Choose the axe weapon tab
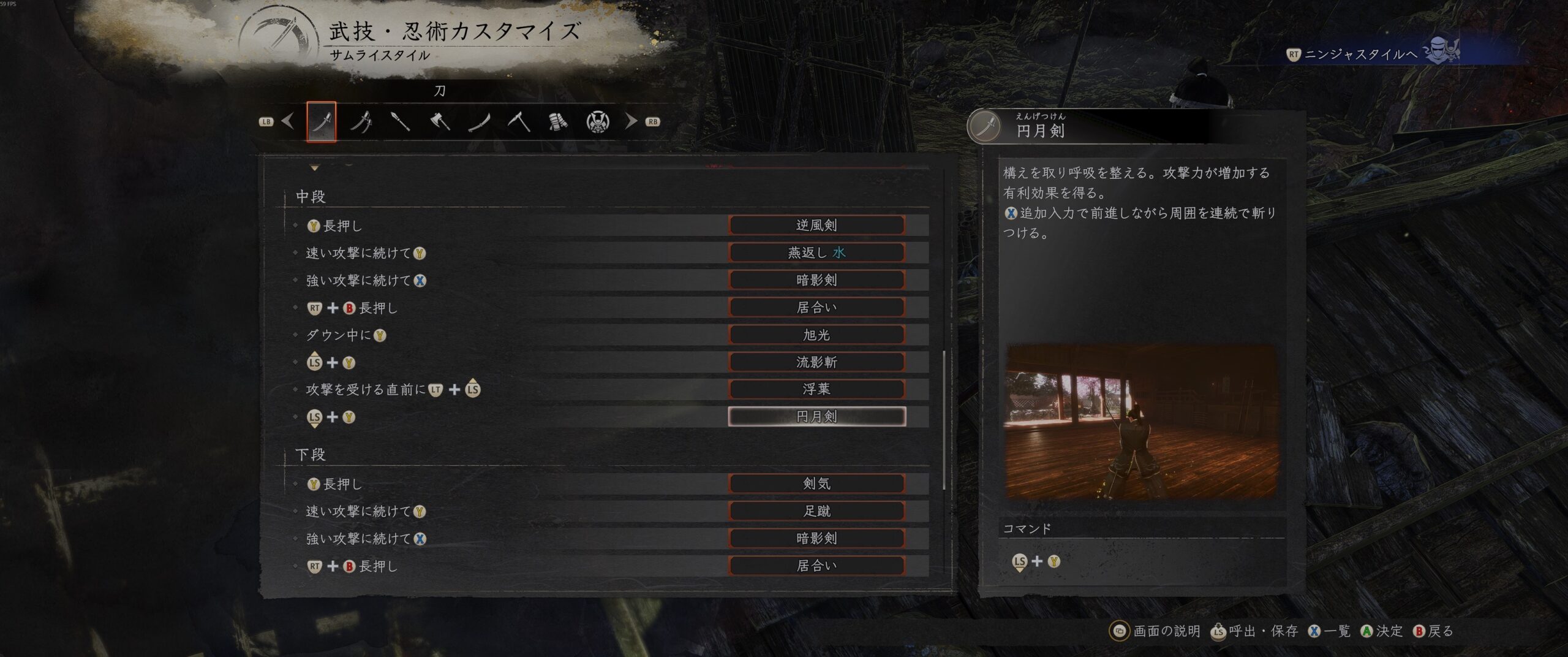 pyautogui.click(x=440, y=121)
